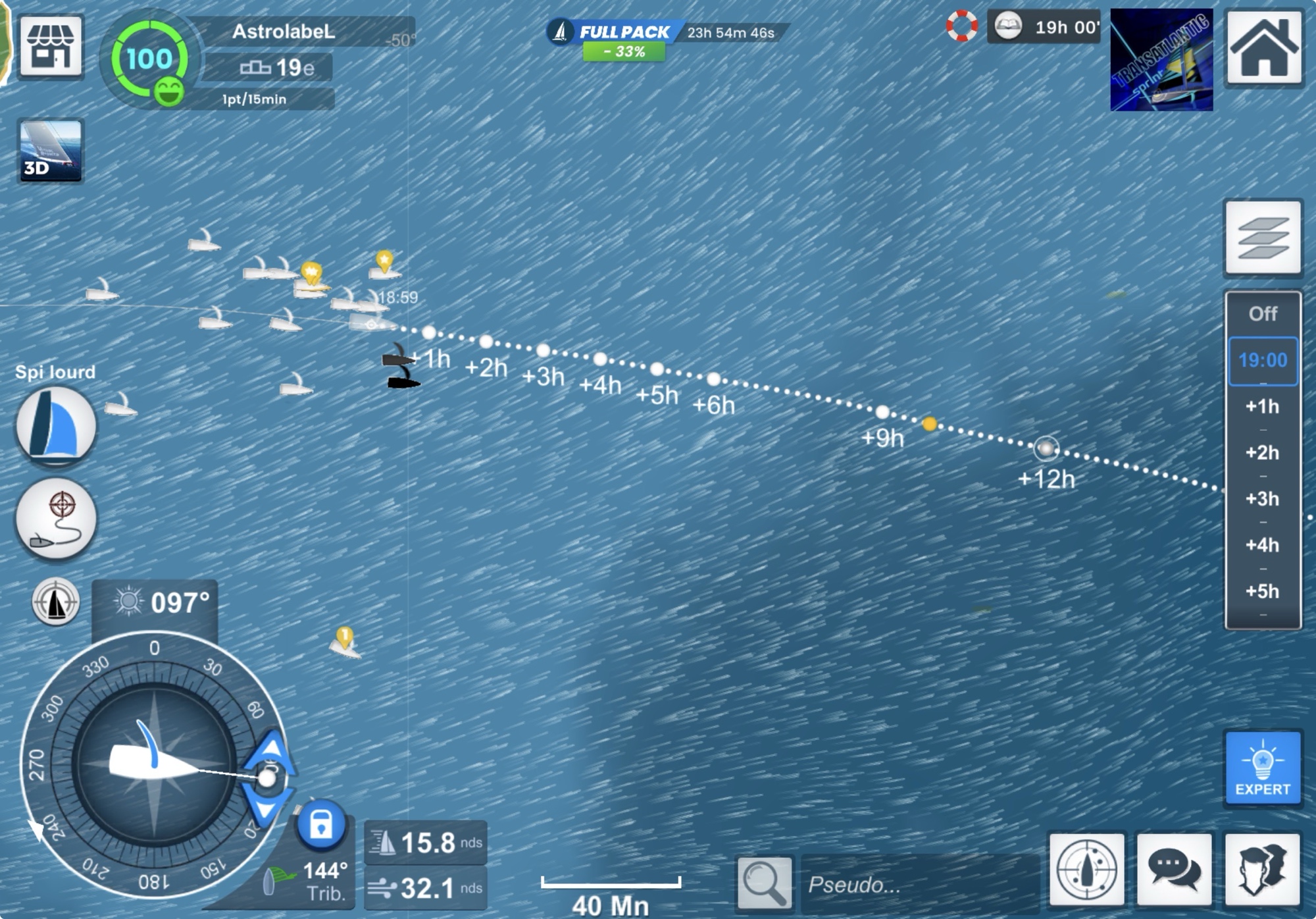Click the lifebuoy help icon
Image resolution: width=1316 pixels, height=919 pixels.
(961, 26)
